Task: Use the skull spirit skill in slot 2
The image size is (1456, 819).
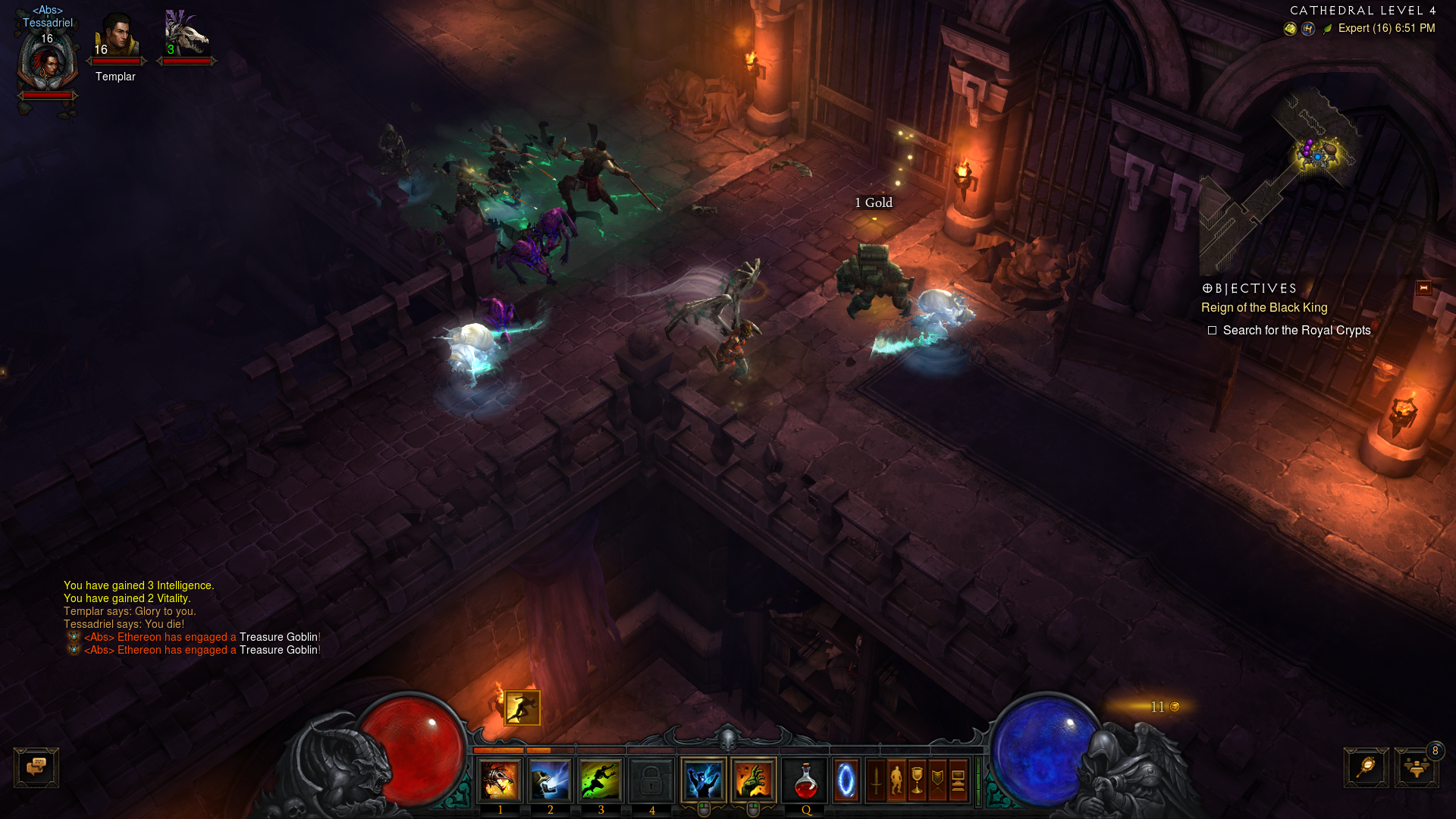Action: coord(551,780)
